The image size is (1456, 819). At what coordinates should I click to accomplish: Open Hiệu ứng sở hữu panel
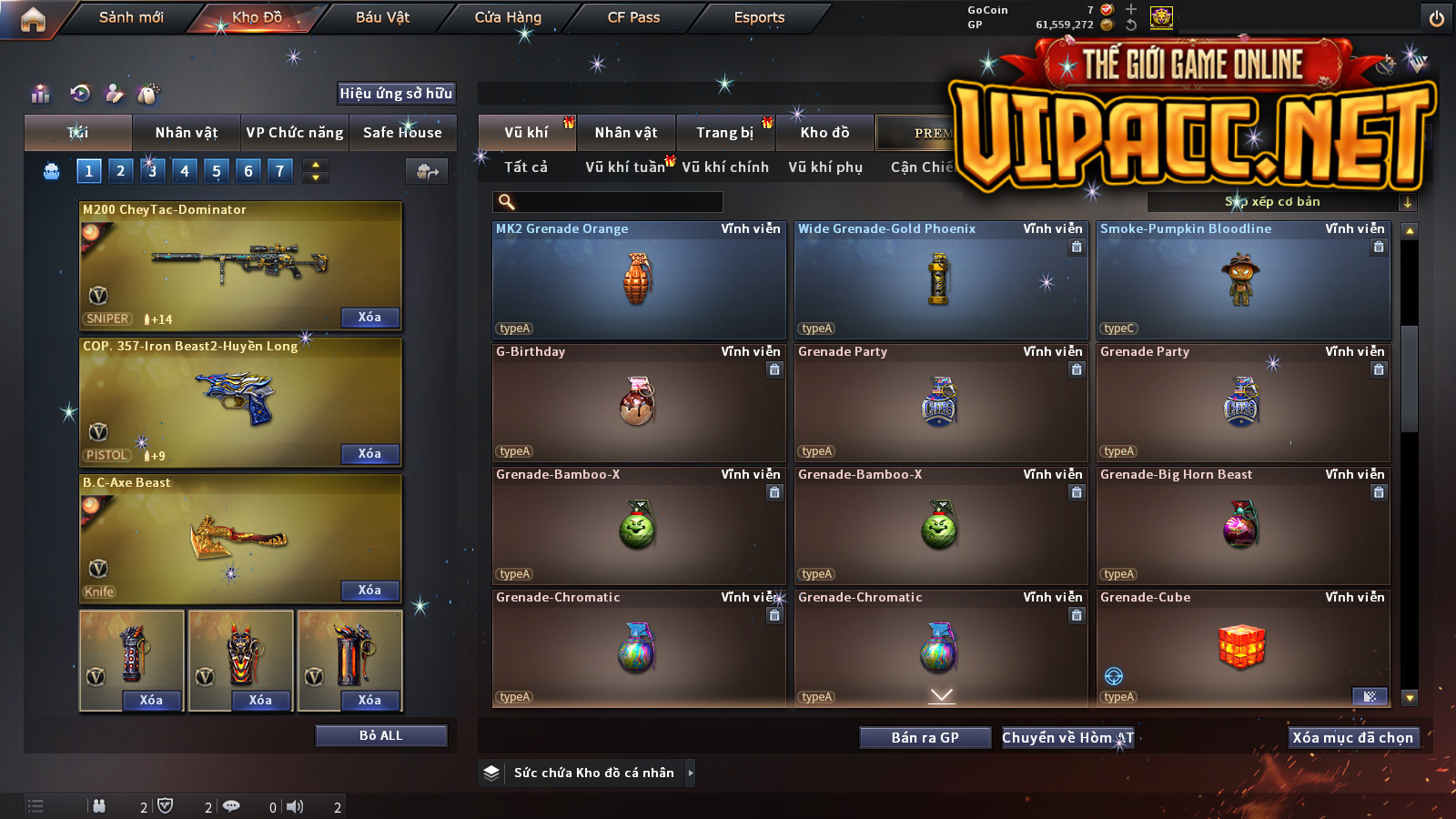pos(396,93)
